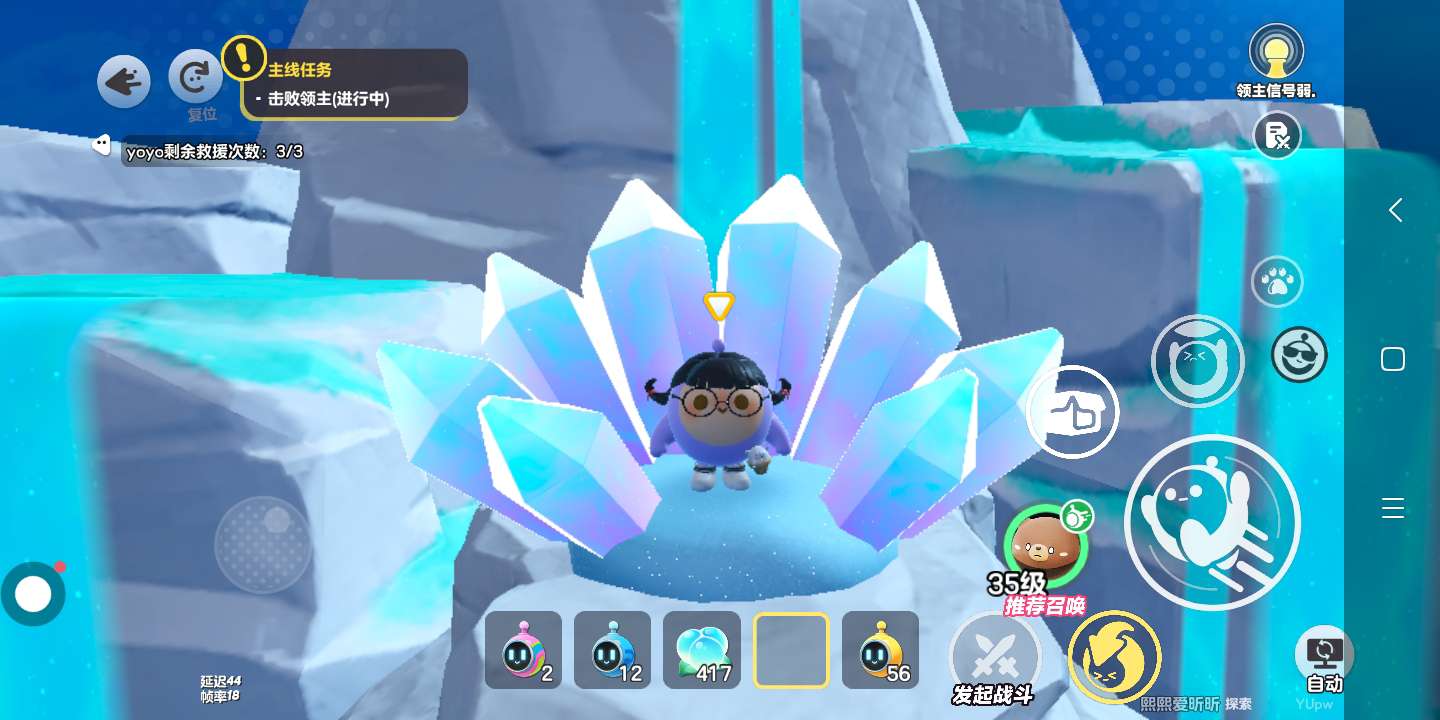Choose the blue capture ball with 12
1440x720 pixels.
pyautogui.click(x=612, y=650)
